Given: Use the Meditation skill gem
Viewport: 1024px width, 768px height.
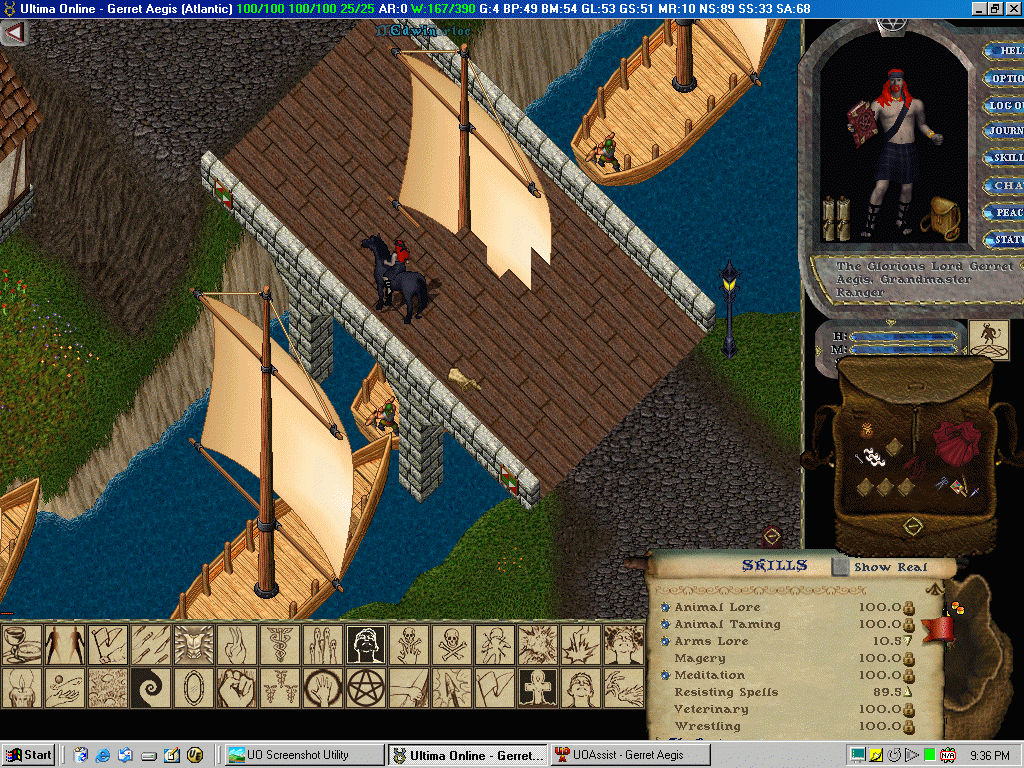Looking at the screenshot, I should (x=666, y=675).
